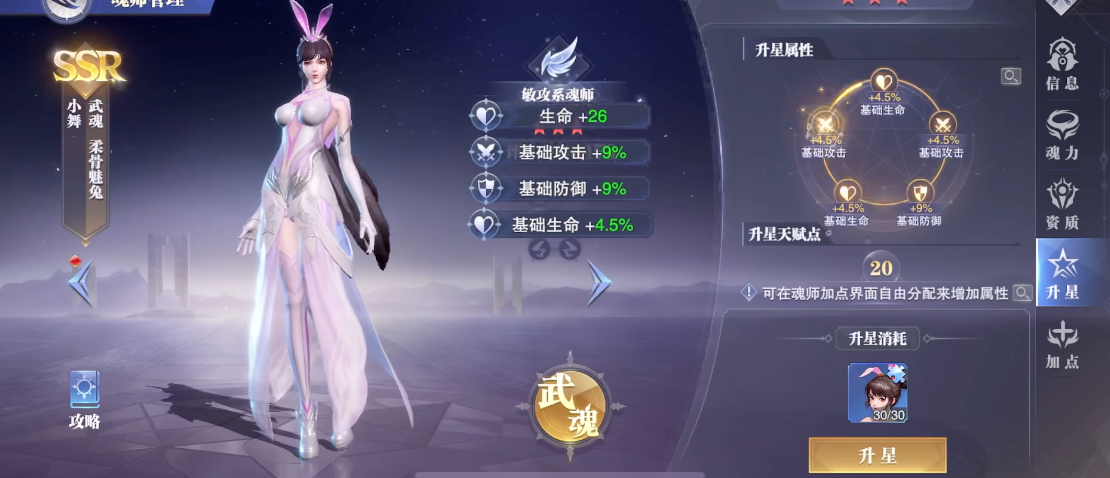The image size is (1110, 478).
Task: Go to the 加点 point allocation tab
Action: (x=1062, y=344)
